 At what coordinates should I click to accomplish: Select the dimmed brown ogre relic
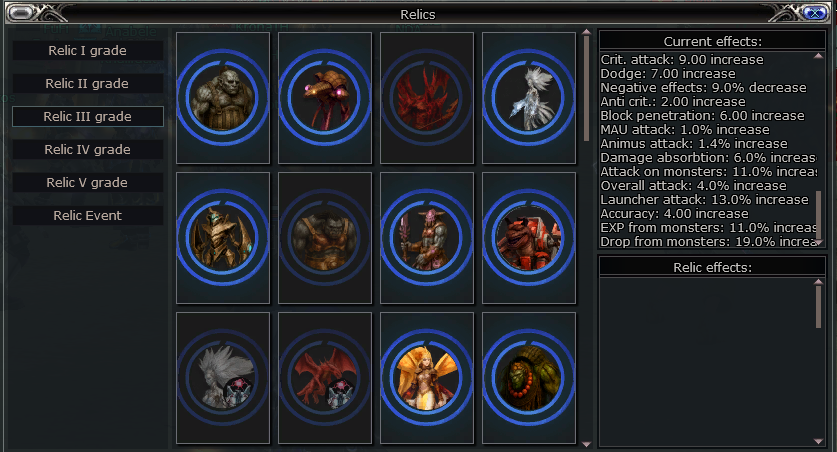[325, 238]
